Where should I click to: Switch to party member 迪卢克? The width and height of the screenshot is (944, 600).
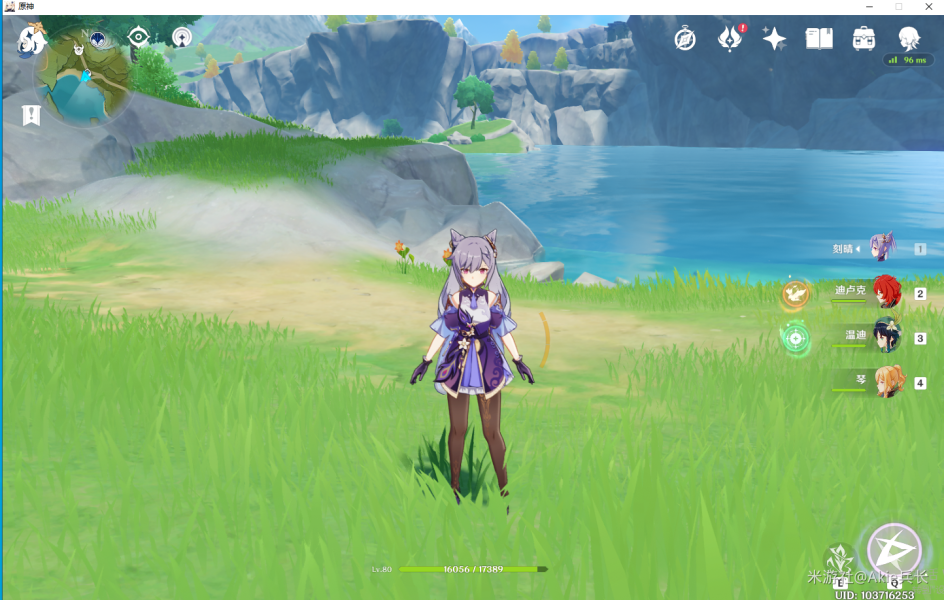coord(886,292)
